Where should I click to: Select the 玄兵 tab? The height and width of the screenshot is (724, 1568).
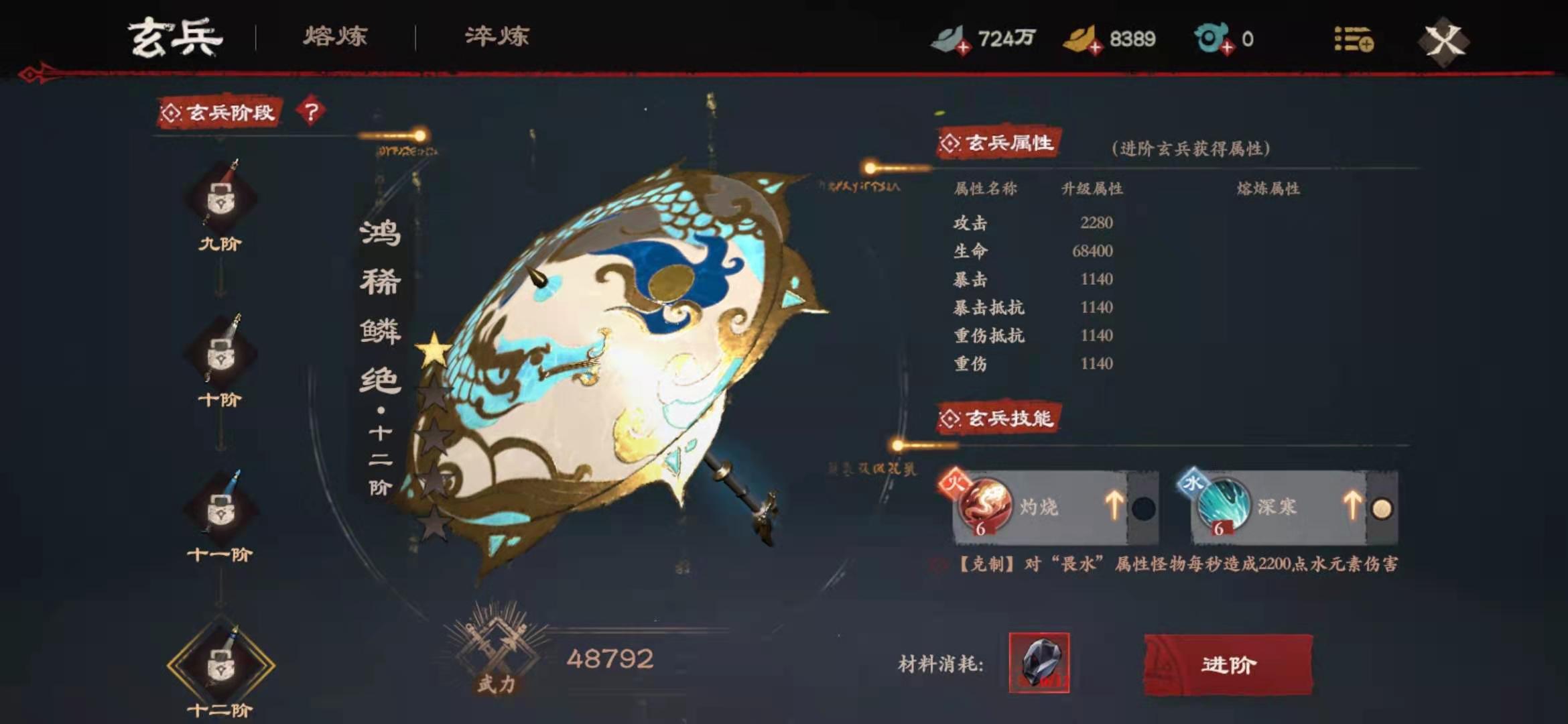click(176, 38)
